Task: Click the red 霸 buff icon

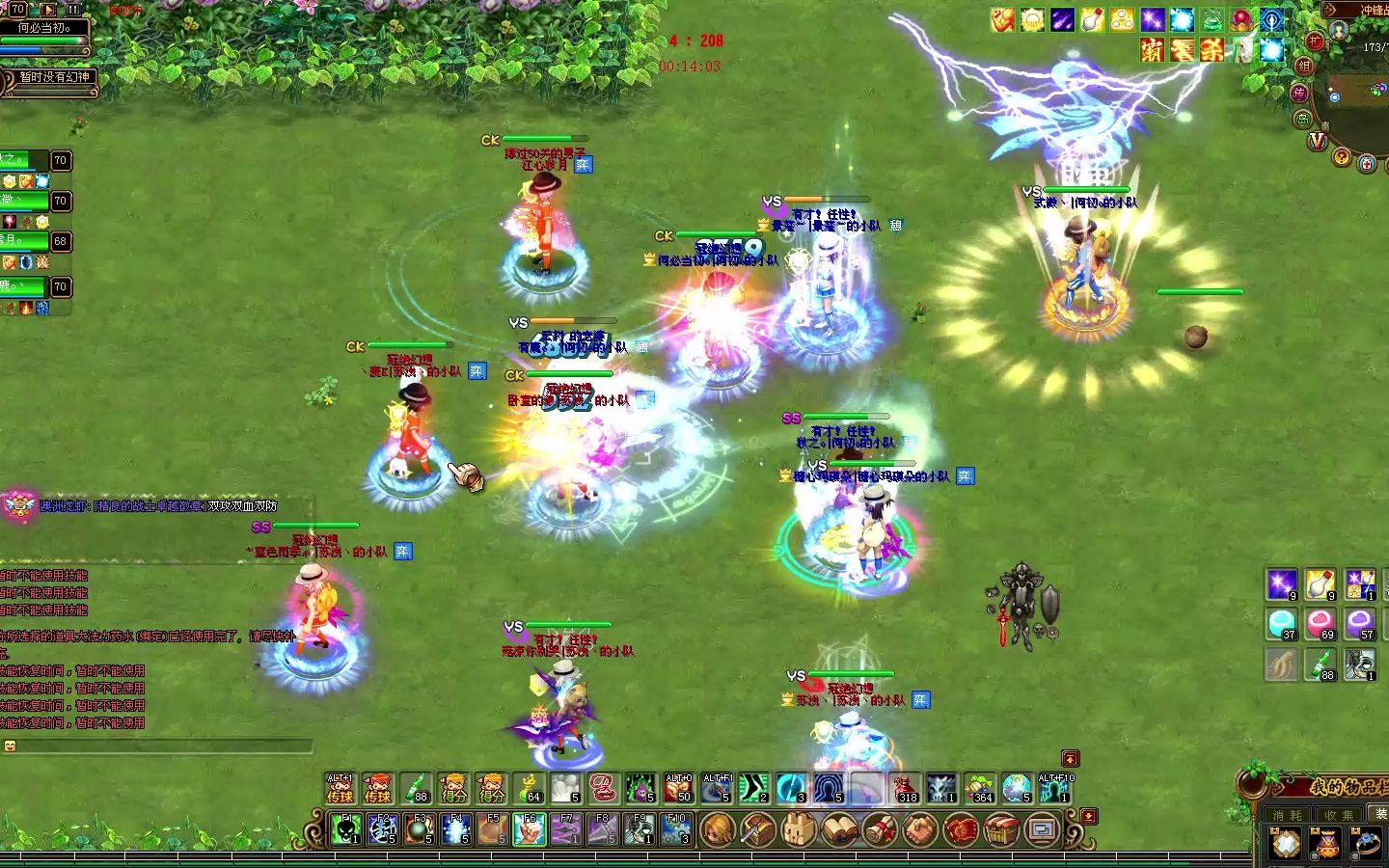Action: (1152, 50)
